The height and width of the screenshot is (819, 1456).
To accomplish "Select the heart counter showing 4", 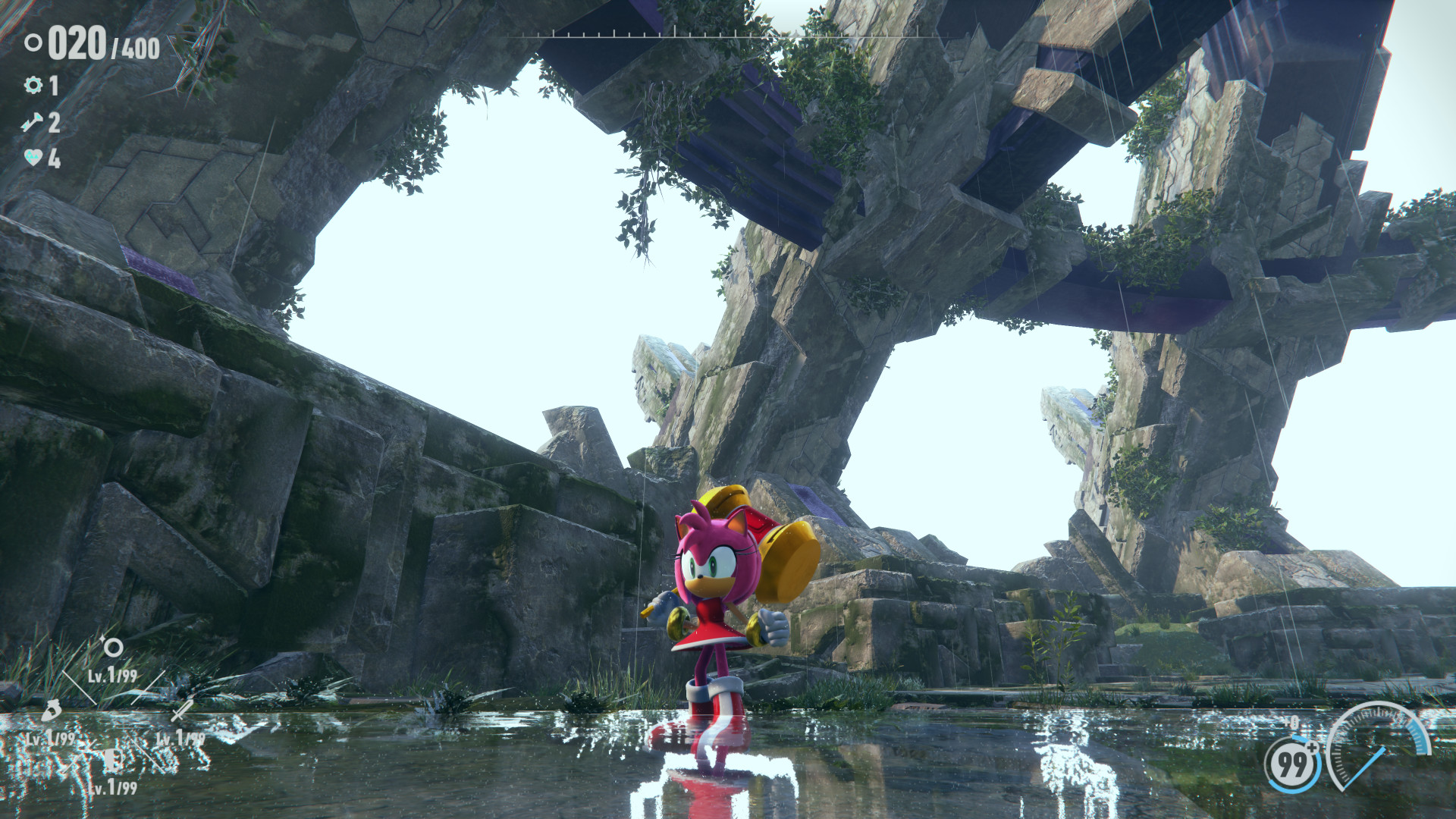I will [54, 158].
